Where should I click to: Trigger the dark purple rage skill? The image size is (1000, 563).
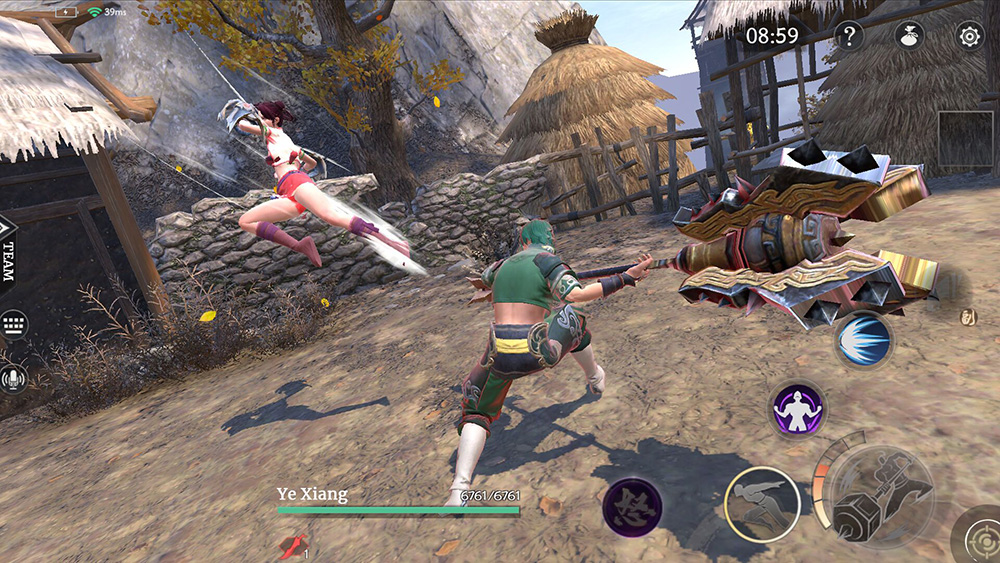(632, 506)
